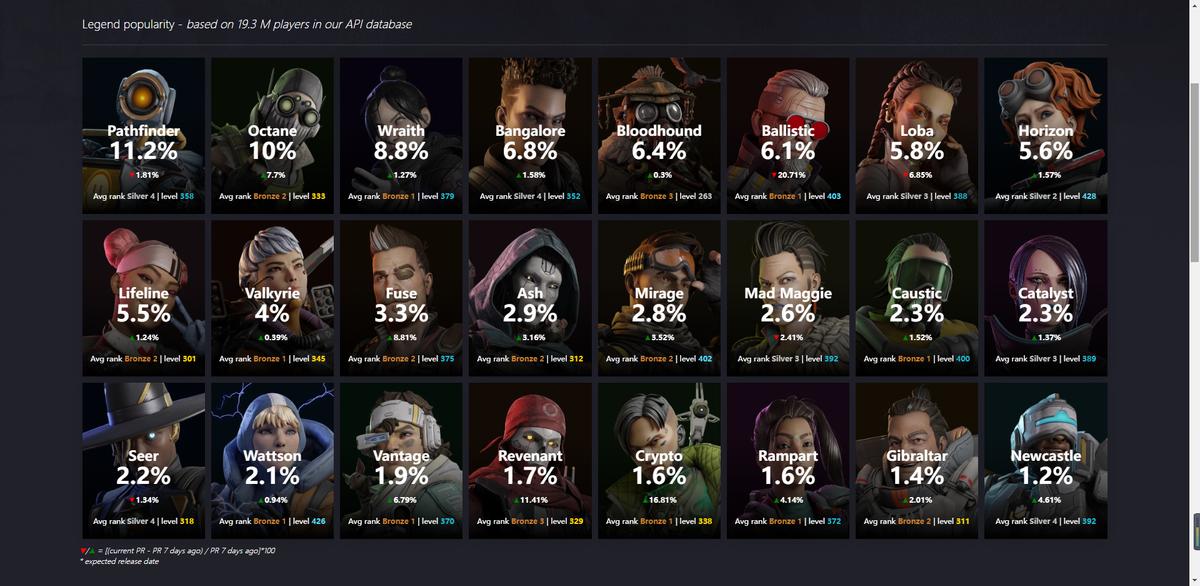This screenshot has height=586, width=1200.
Task: Select the Seer legend card
Action: (143, 459)
